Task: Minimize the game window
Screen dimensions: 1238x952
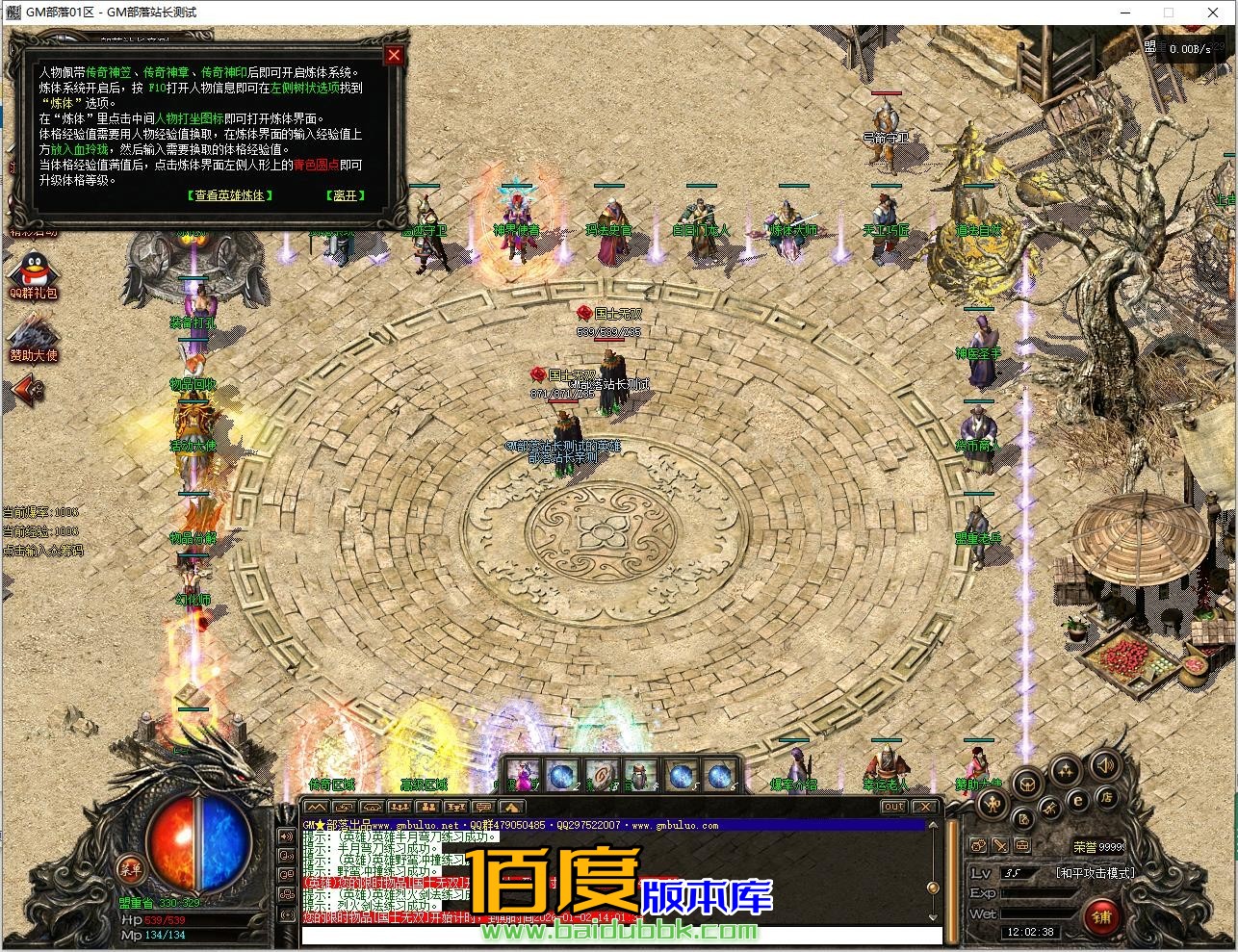Action: (x=1124, y=13)
